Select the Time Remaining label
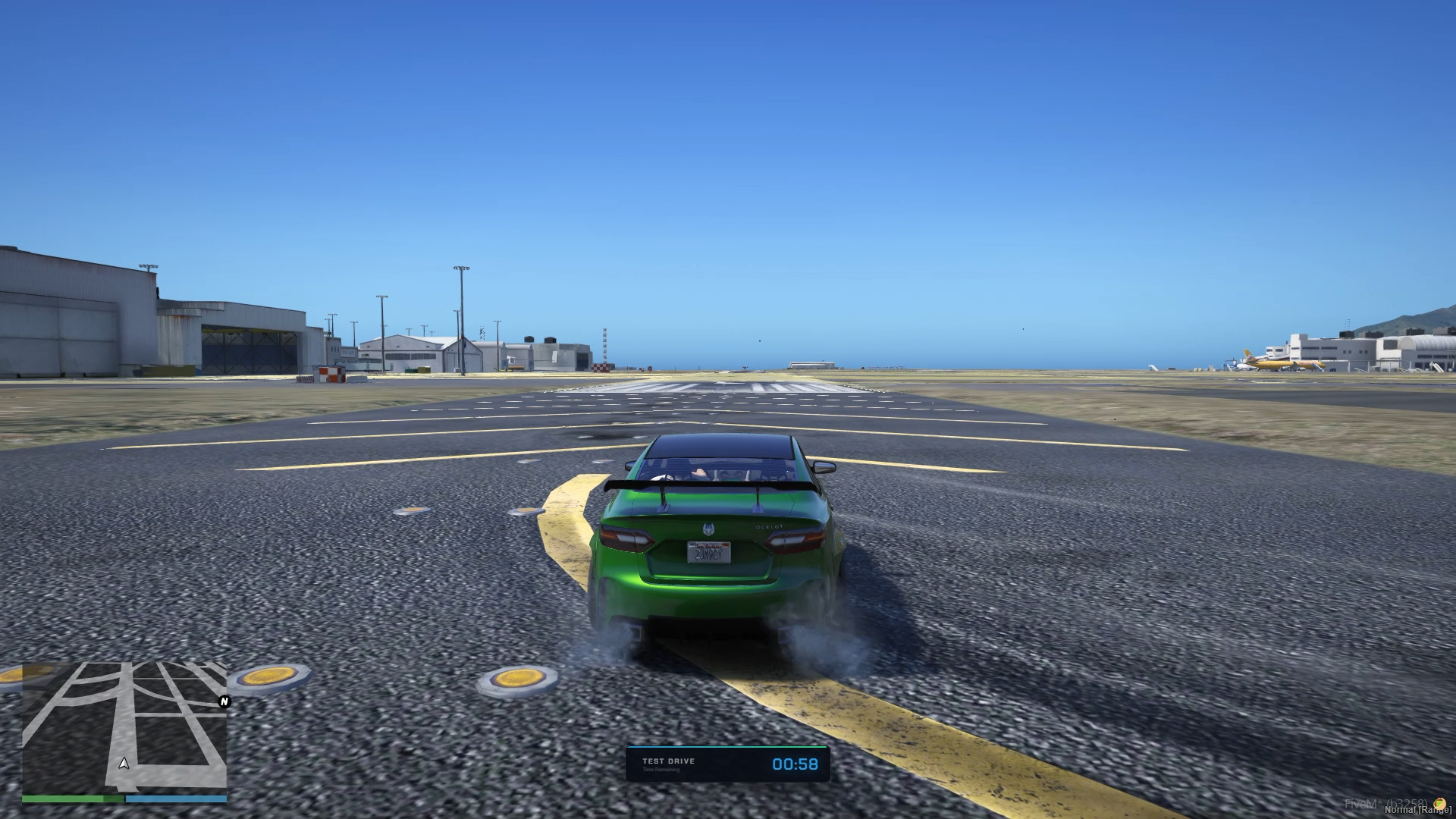1456x819 pixels. pos(661,770)
